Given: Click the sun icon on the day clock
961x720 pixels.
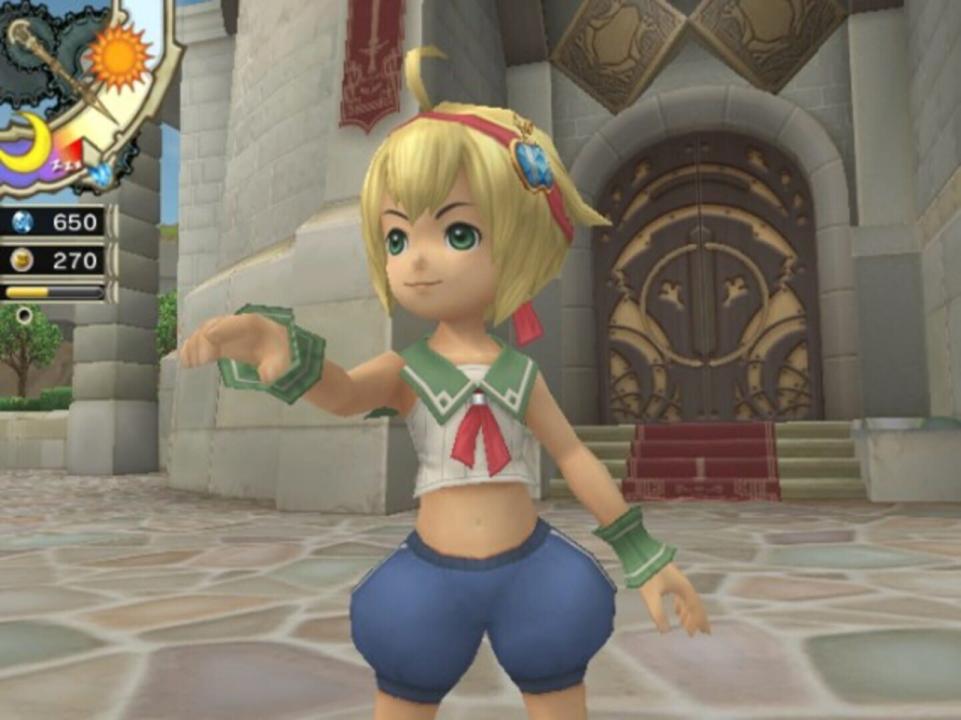Looking at the screenshot, I should coord(119,54).
